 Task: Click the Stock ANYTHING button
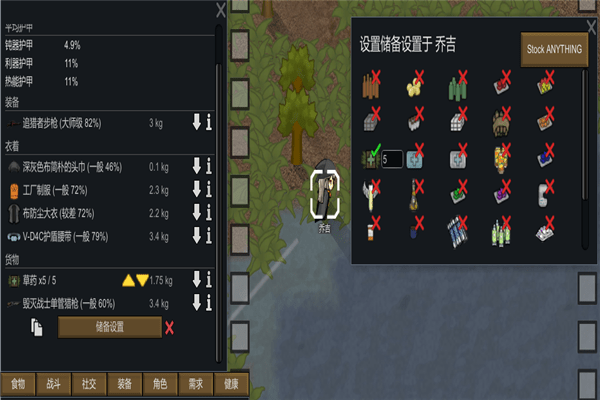554,48
